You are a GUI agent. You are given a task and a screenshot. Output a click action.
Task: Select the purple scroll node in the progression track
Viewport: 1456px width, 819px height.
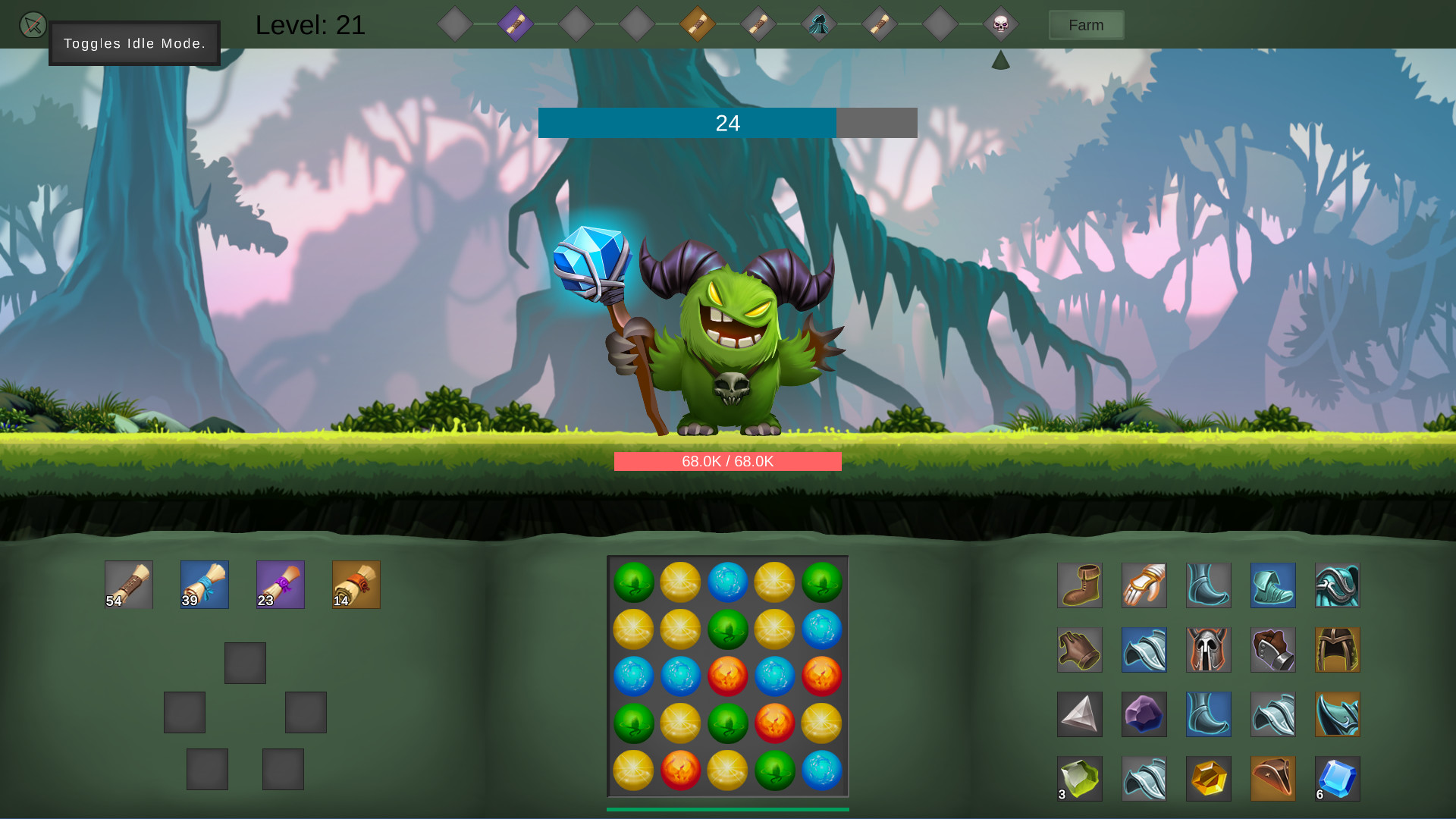[516, 24]
